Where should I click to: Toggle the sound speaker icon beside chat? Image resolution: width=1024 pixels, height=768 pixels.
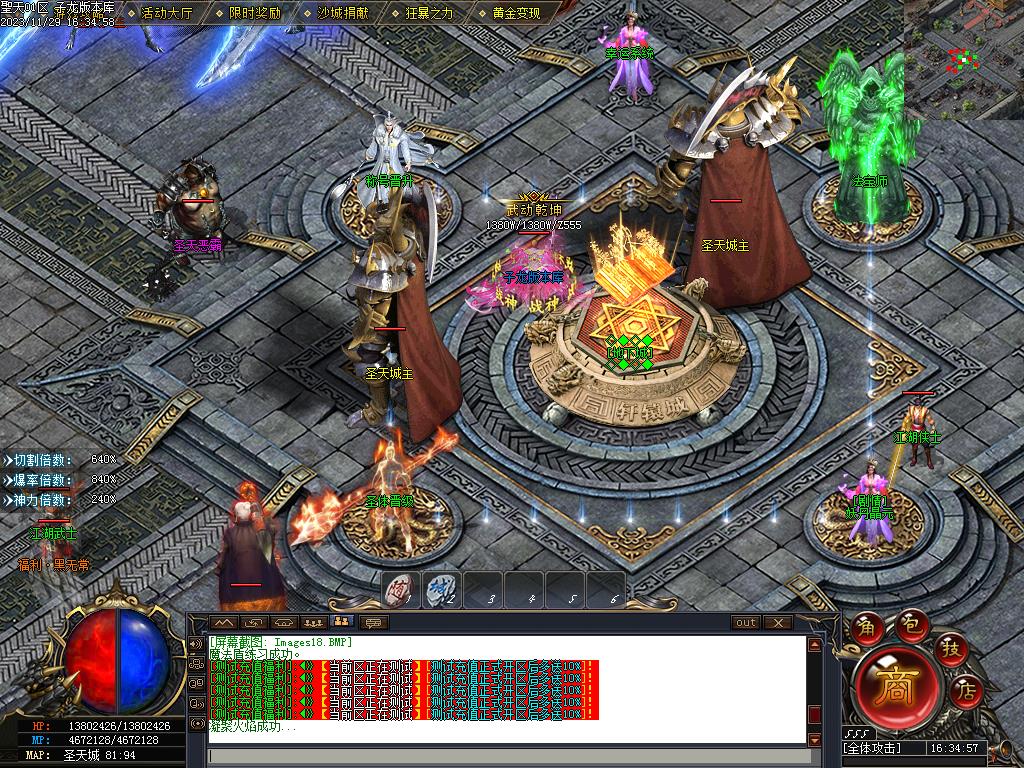[196, 644]
